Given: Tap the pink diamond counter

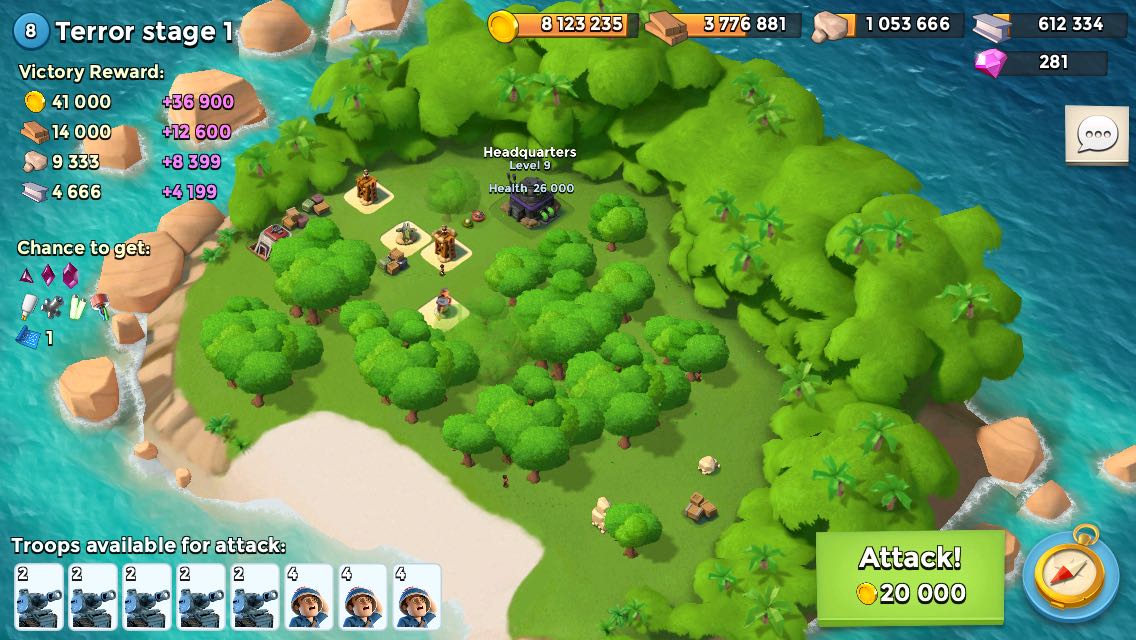Looking at the screenshot, I should 1041,63.
